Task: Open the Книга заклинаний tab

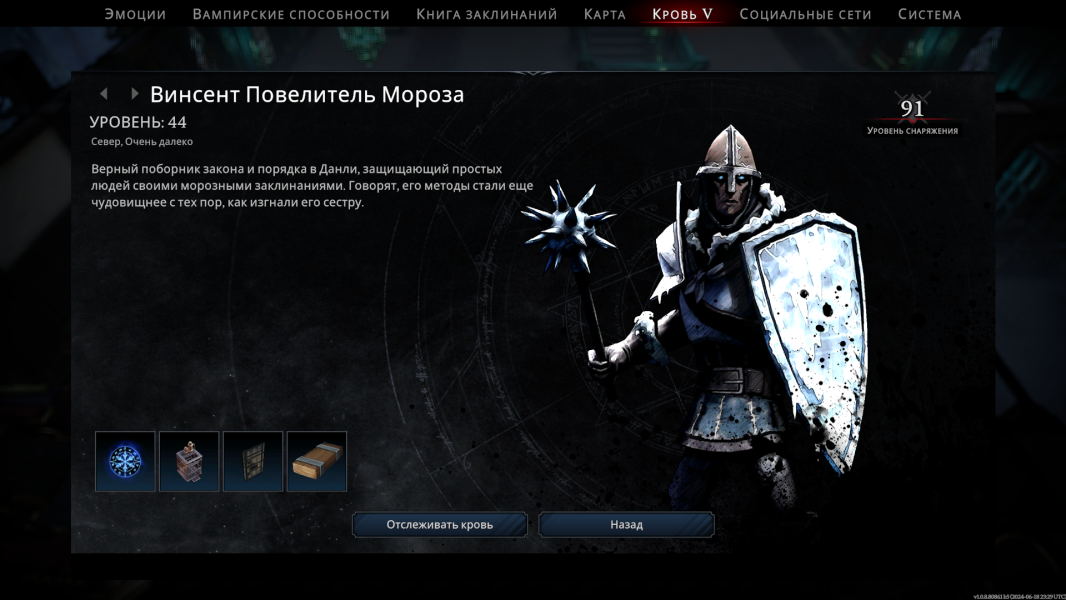Action: [487, 14]
